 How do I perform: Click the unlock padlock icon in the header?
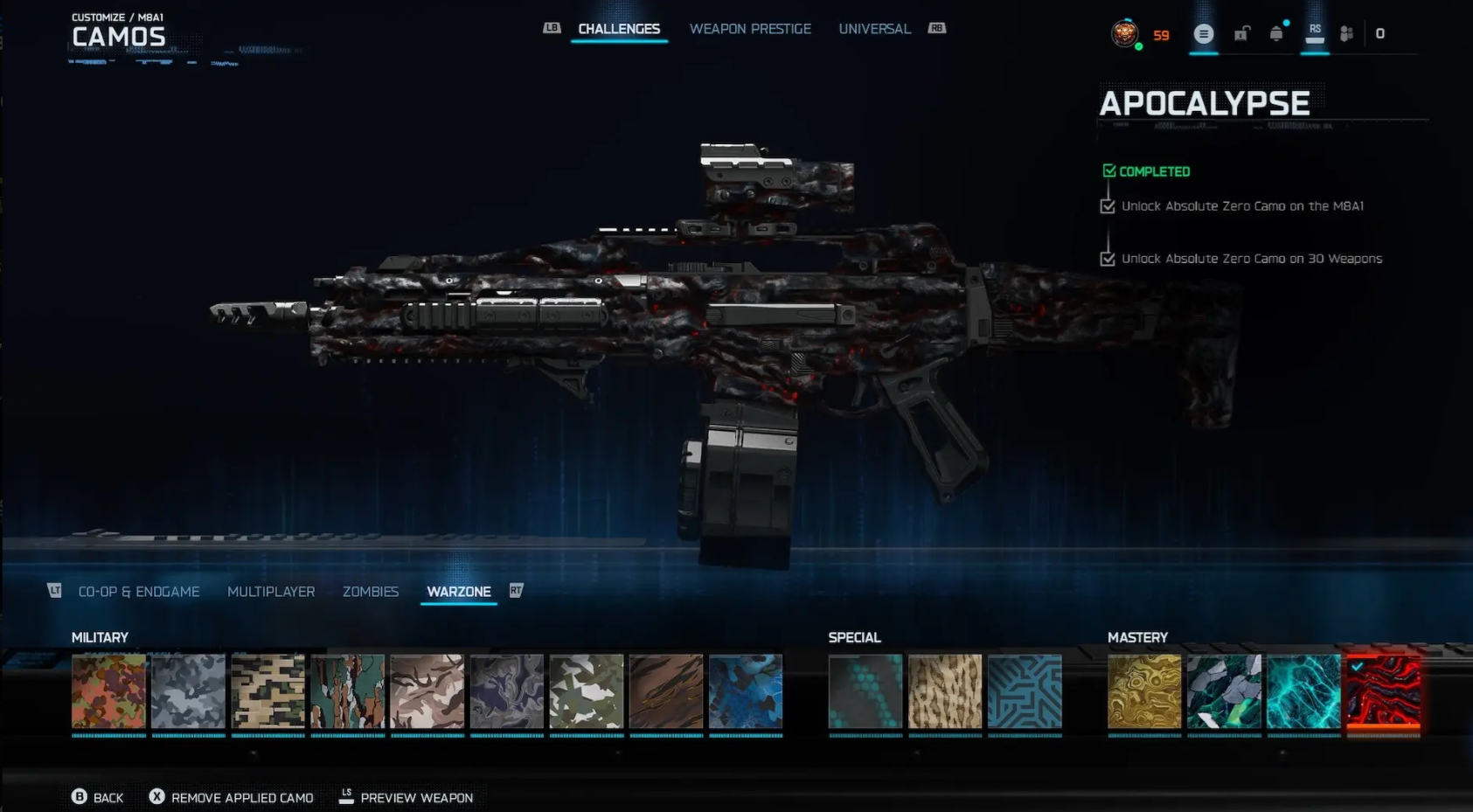click(x=1241, y=33)
